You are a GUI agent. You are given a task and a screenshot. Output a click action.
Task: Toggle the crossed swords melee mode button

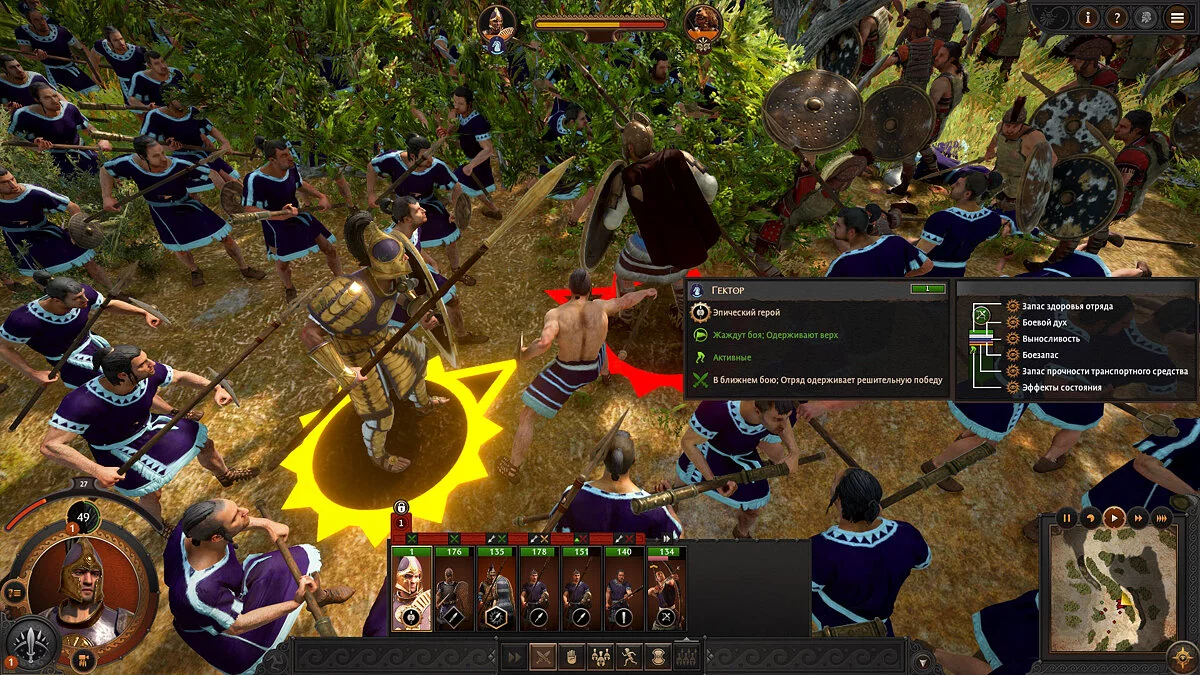[542, 657]
